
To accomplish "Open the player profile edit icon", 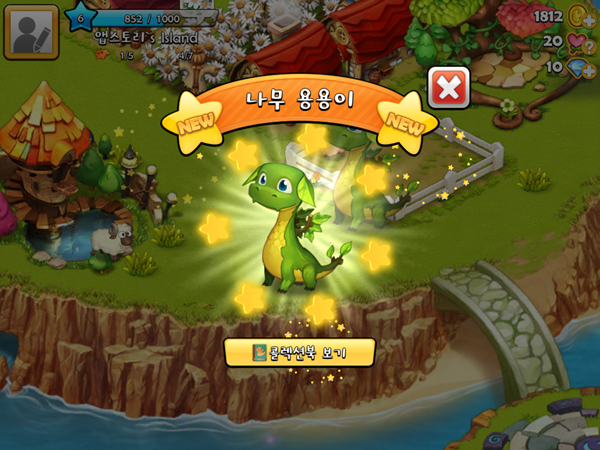I will click(31, 31).
